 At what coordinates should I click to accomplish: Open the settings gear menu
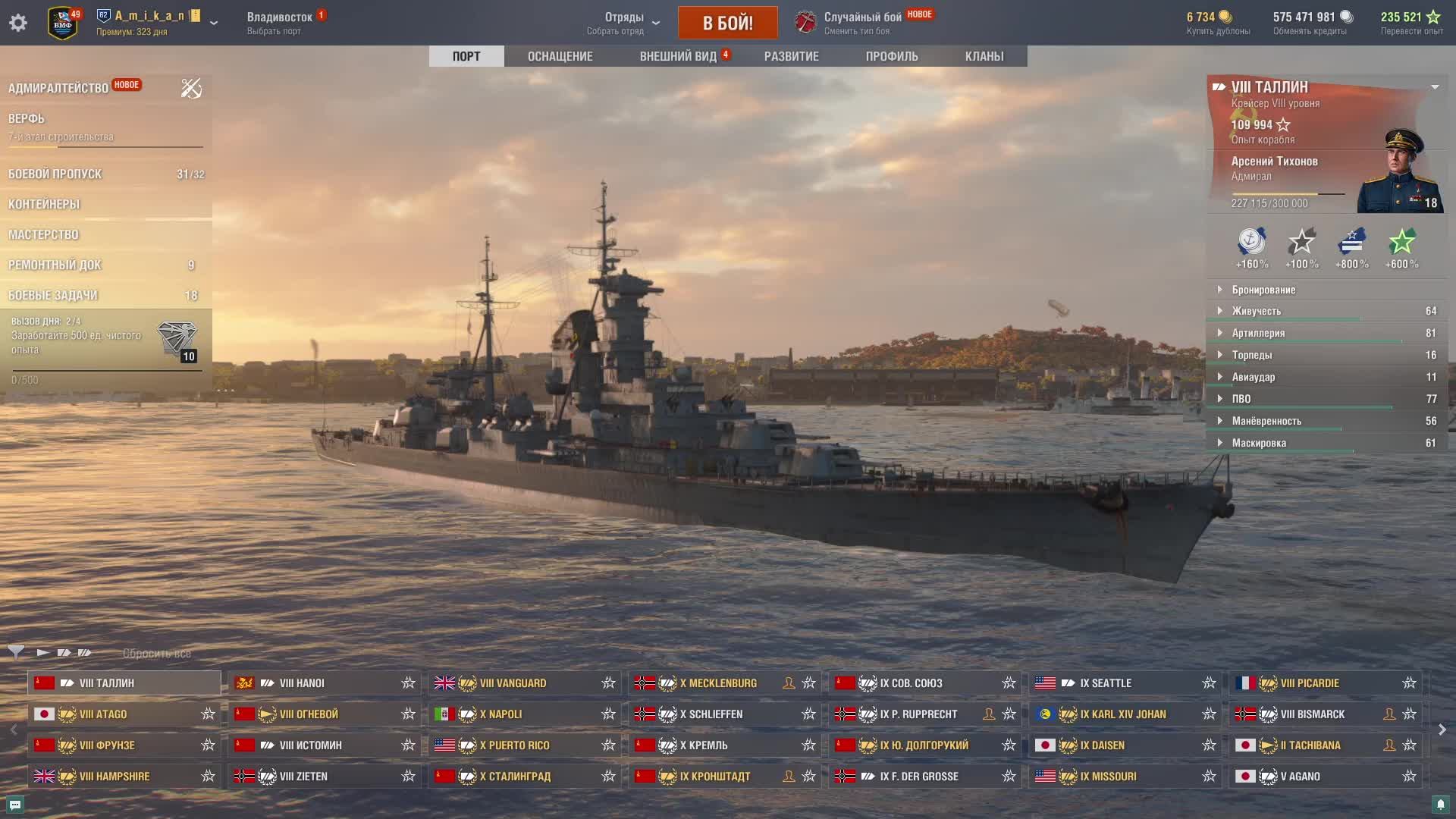point(18,23)
